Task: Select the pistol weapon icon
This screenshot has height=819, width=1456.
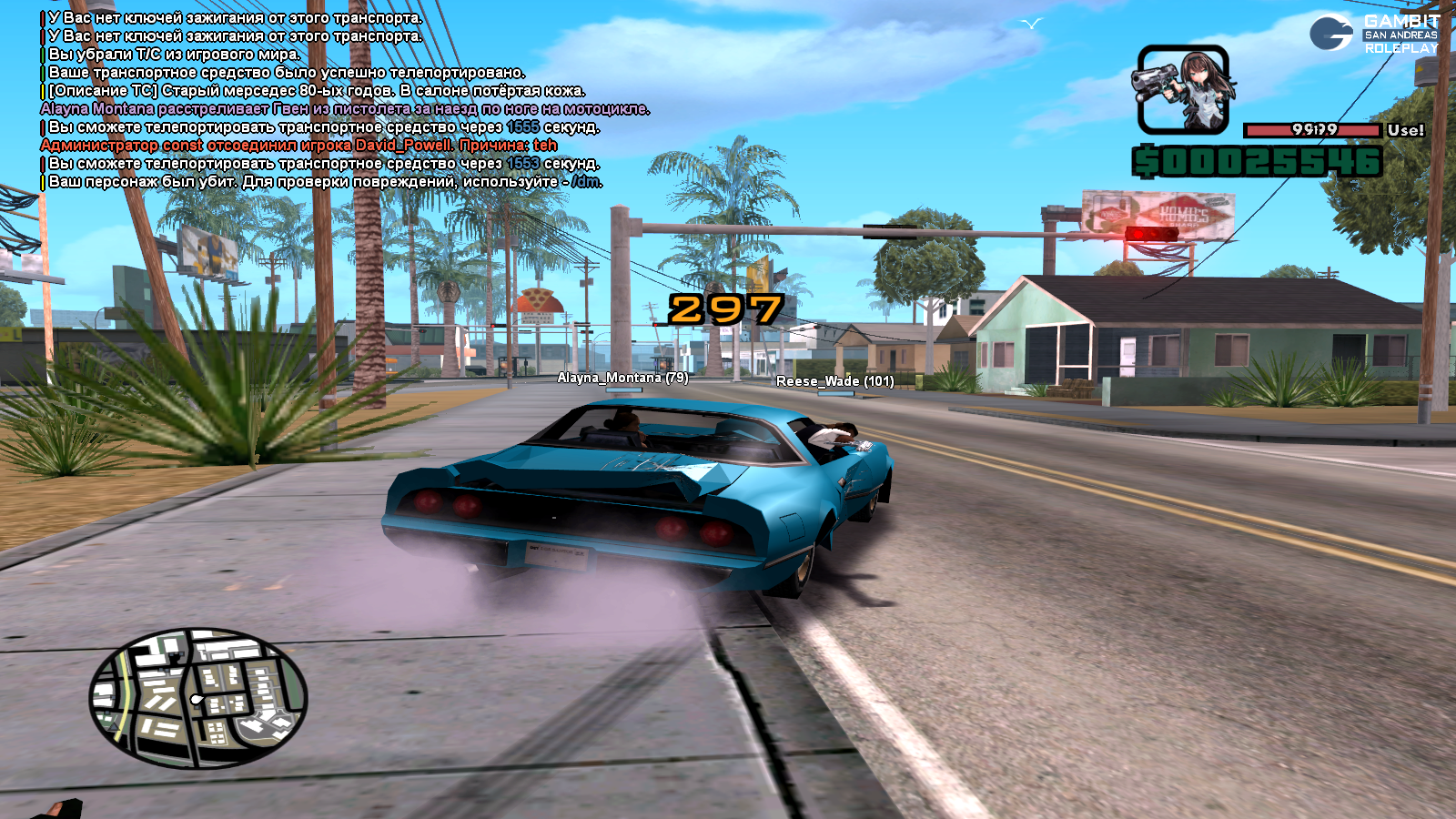Action: (1183, 89)
